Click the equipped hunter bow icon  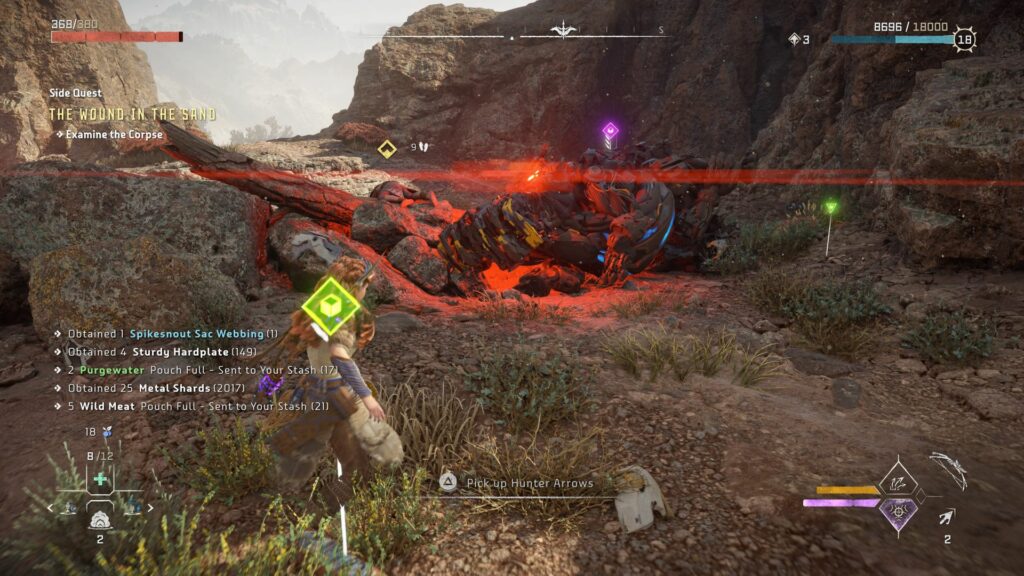[x=948, y=468]
